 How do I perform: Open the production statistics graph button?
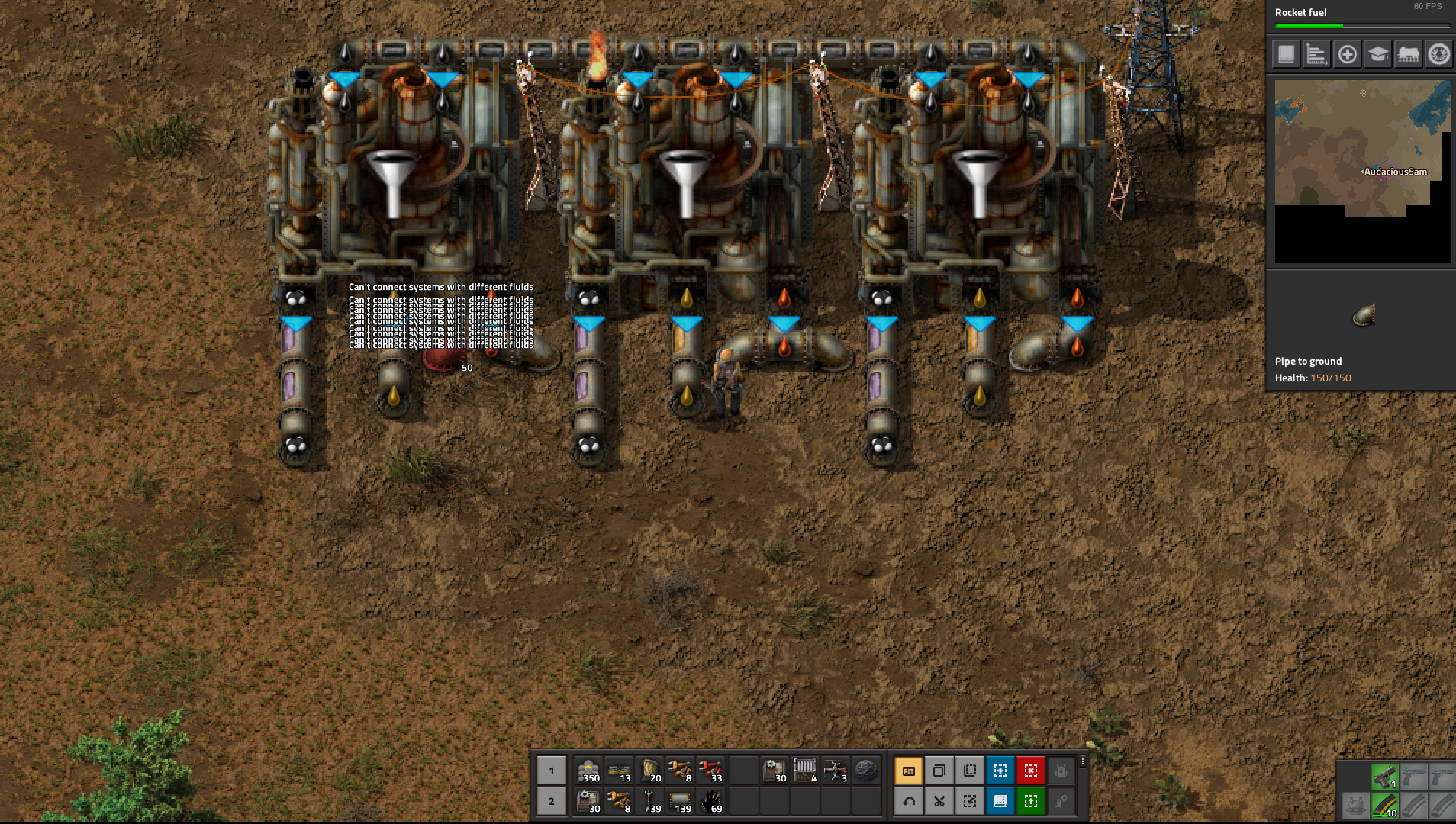tap(1316, 54)
